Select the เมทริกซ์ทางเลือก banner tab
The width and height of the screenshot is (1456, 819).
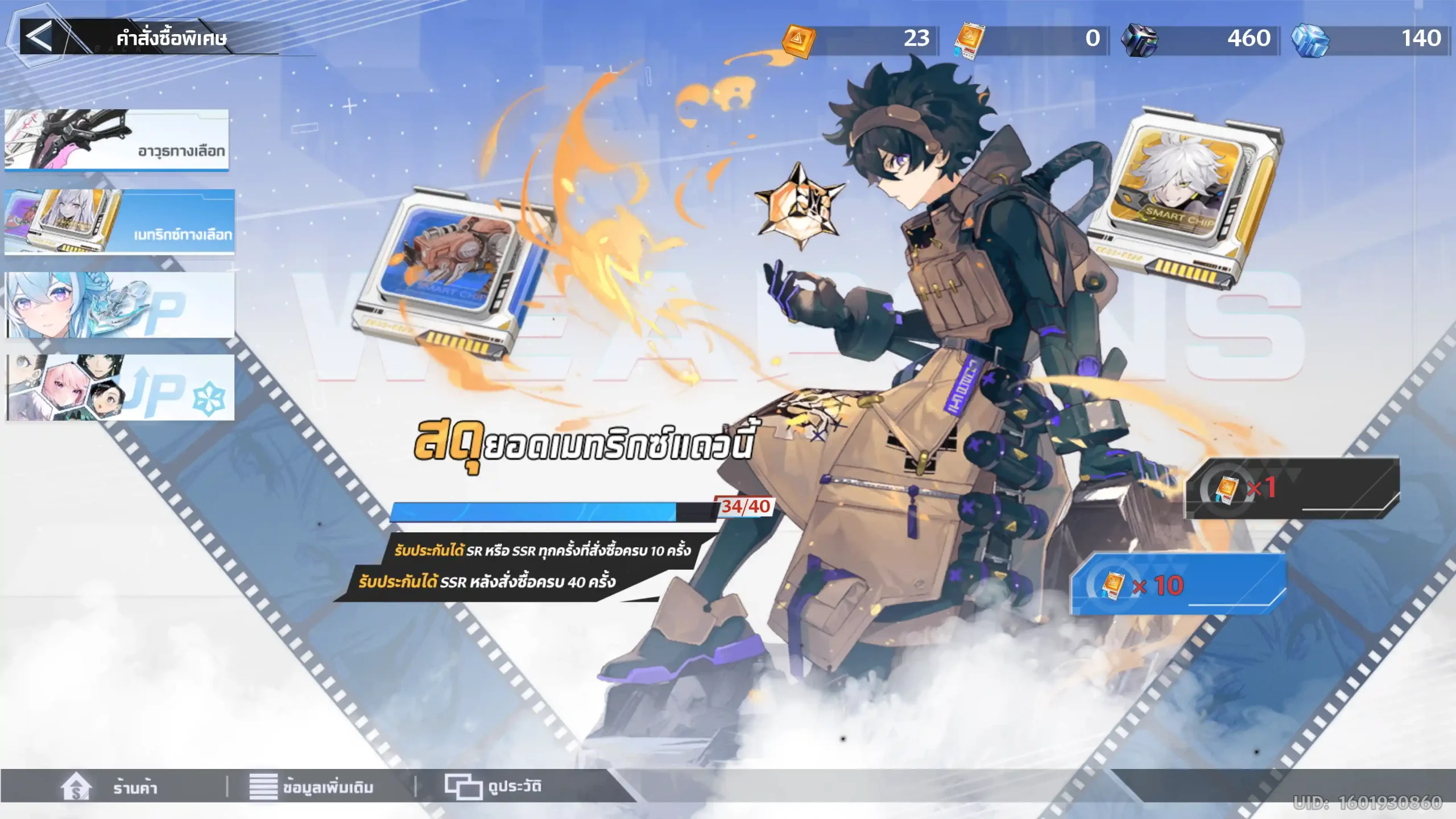[x=119, y=222]
